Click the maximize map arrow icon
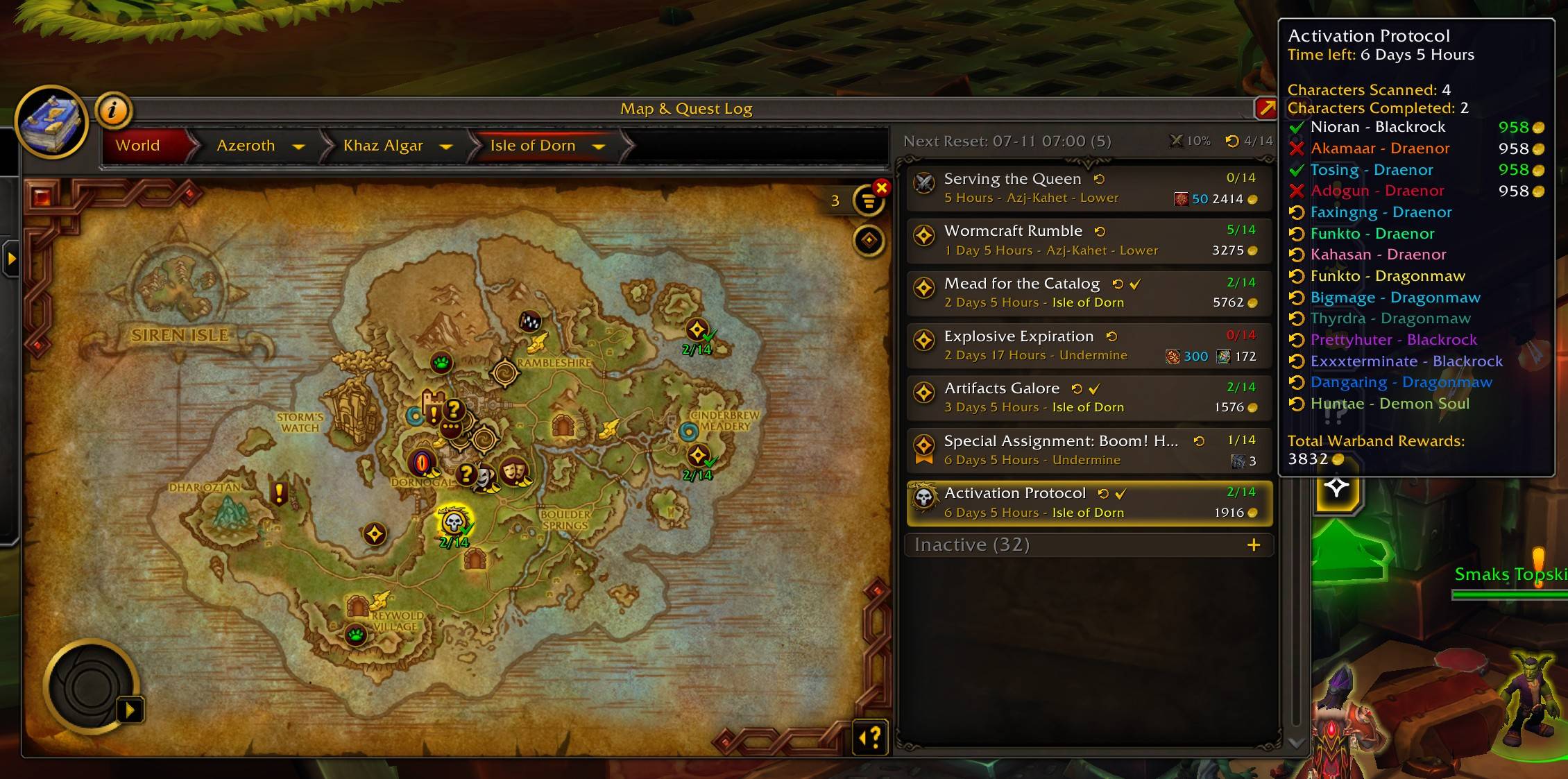 pos(1267,108)
